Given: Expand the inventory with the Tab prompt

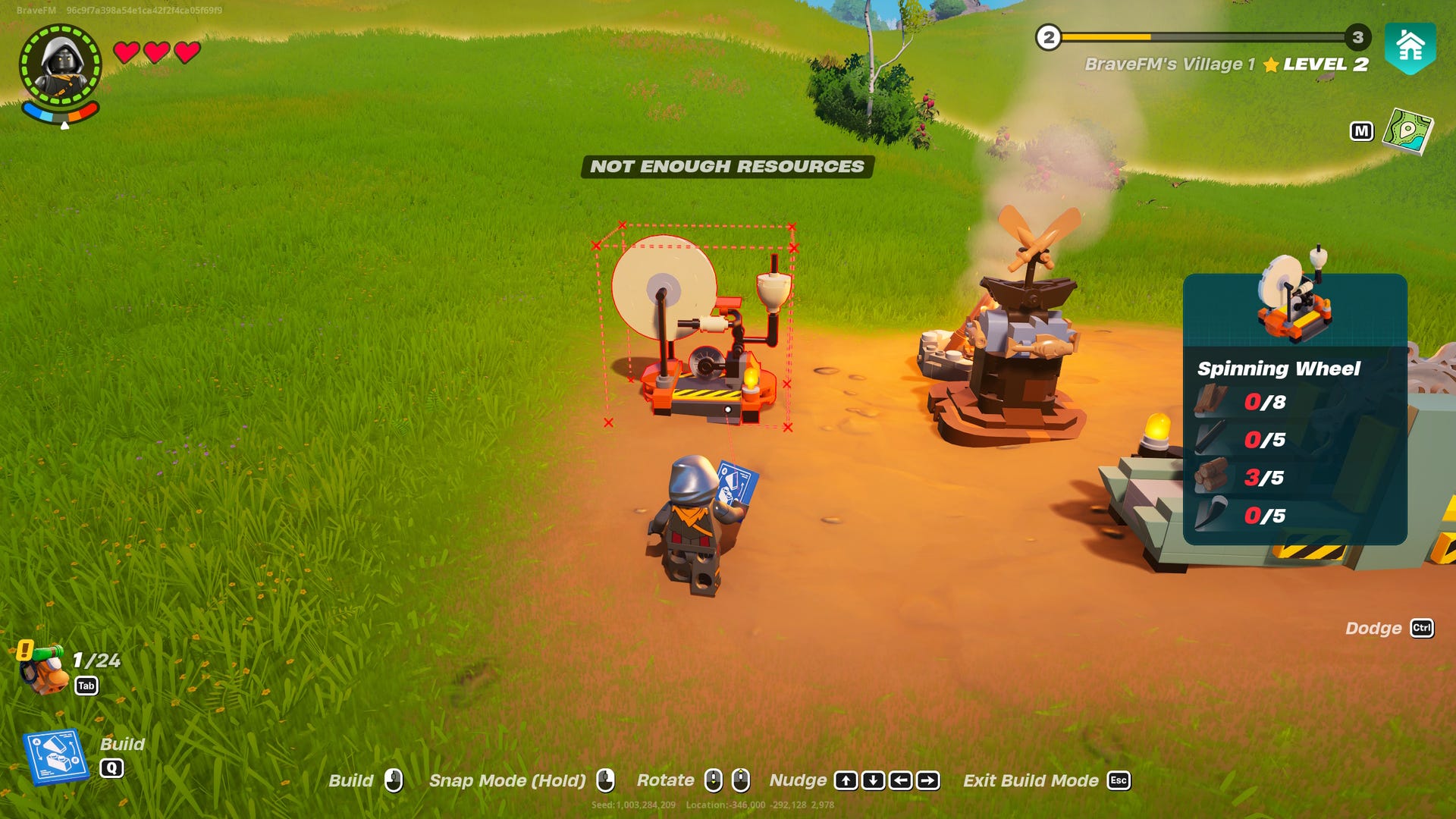Looking at the screenshot, I should point(88,685).
